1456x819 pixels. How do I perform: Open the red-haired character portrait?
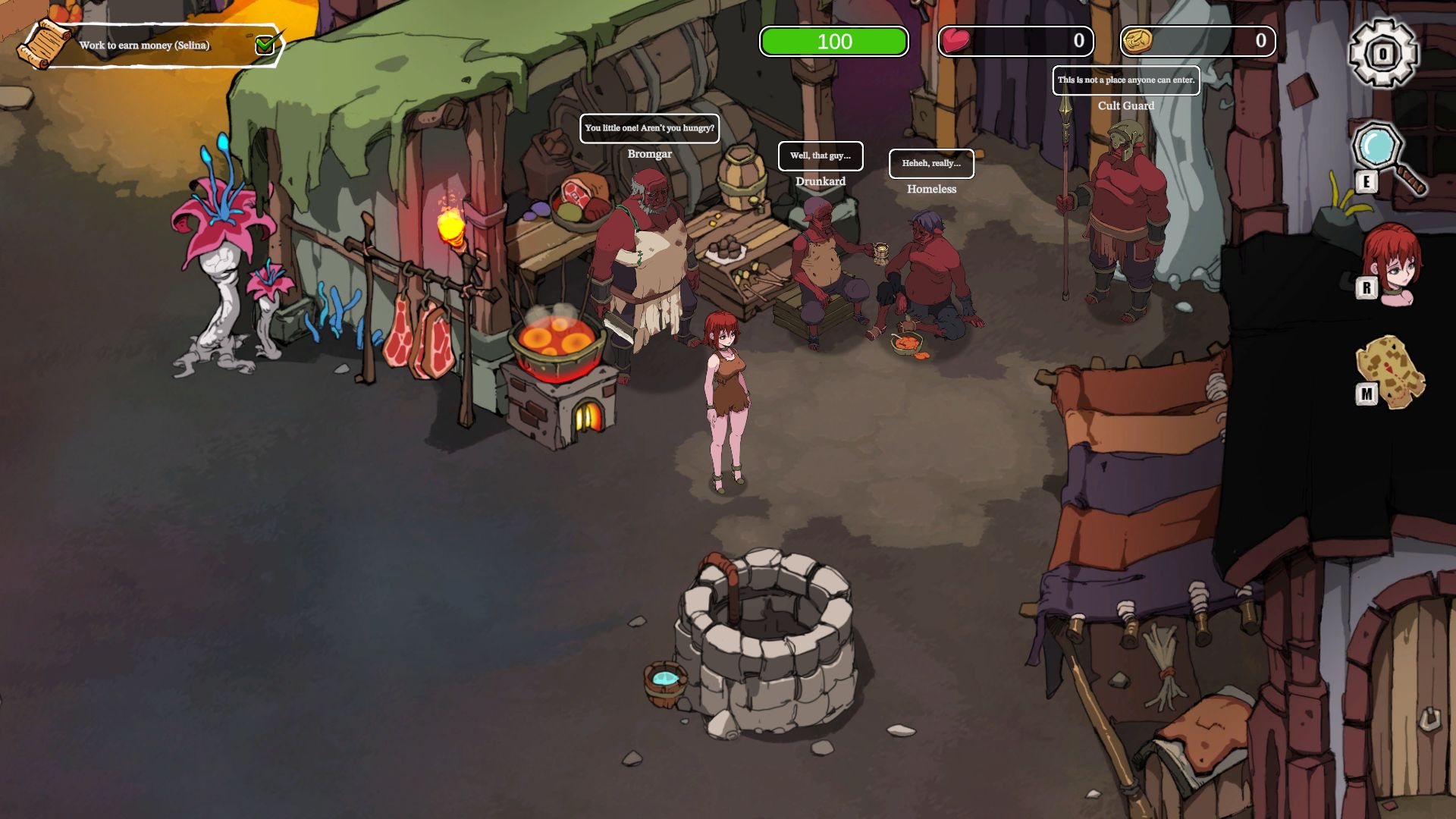click(x=1392, y=262)
